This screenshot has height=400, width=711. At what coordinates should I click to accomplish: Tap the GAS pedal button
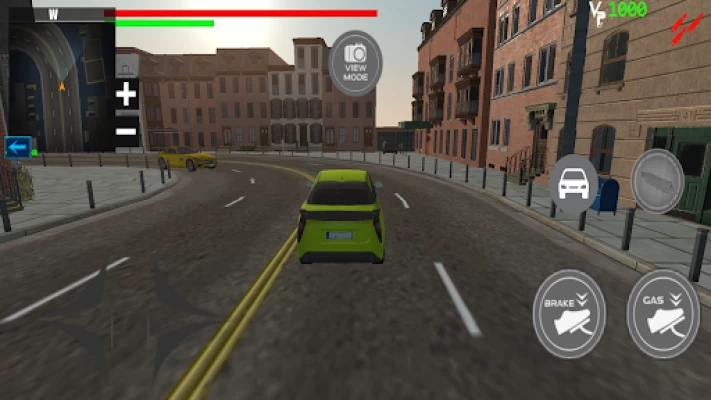[663, 313]
